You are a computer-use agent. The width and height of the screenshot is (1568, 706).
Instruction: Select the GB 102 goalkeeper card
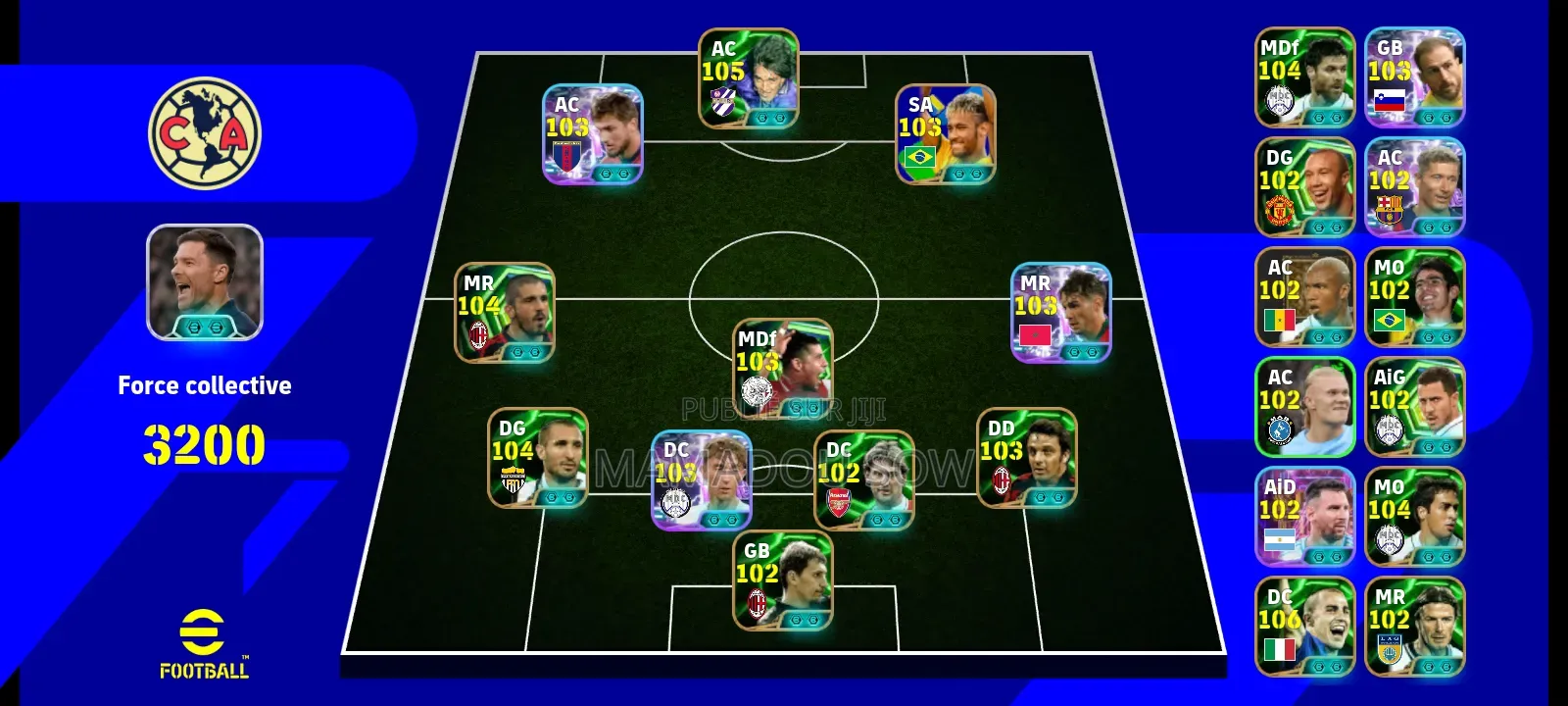point(783,580)
